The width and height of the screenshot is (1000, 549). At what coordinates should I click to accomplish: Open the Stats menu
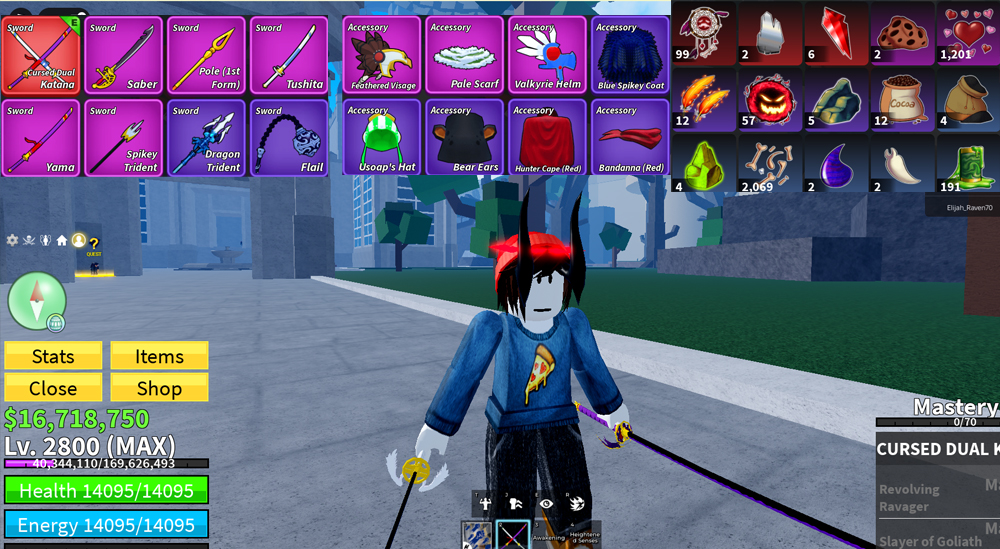pyautogui.click(x=53, y=356)
